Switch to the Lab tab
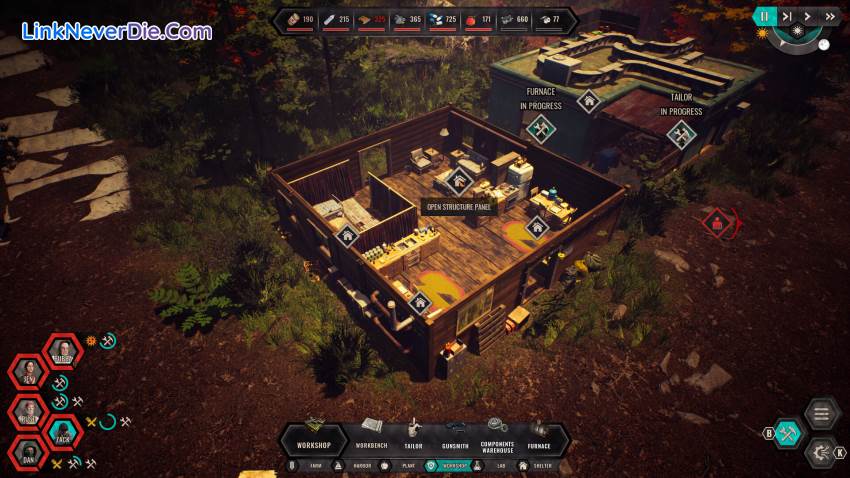Screen dimensions: 850x478 (499, 465)
